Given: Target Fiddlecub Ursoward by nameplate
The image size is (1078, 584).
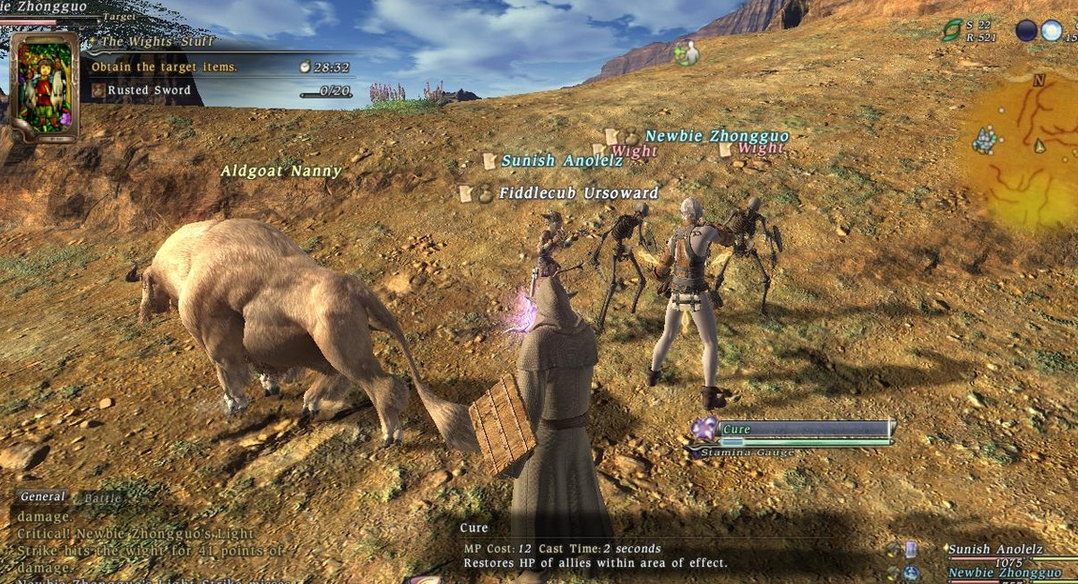Looking at the screenshot, I should click(579, 193).
